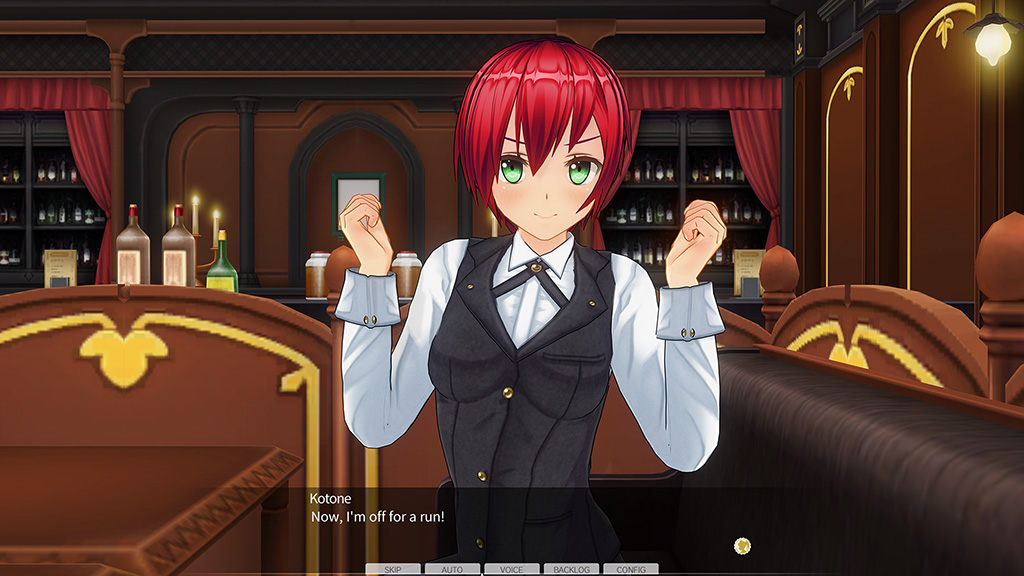Enable AUTO text advance
Image resolution: width=1024 pixels, height=576 pixels.
pos(452,569)
